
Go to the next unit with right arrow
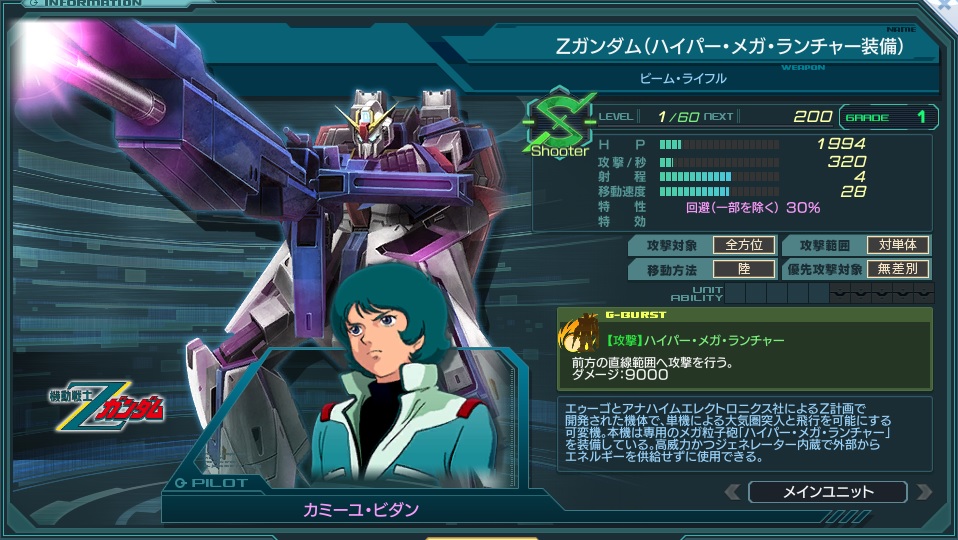click(x=923, y=492)
